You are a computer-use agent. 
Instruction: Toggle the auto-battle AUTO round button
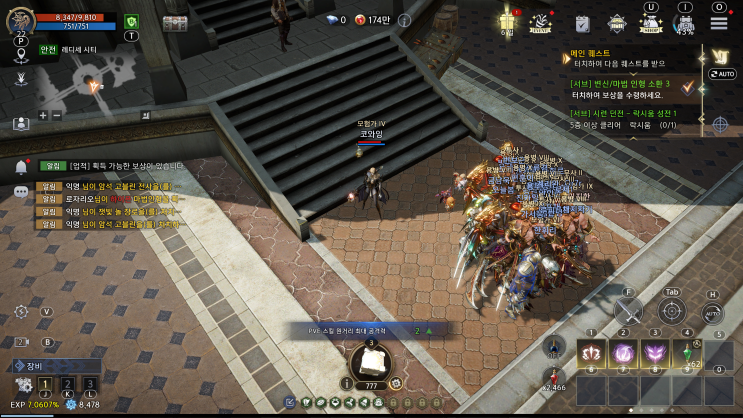(x=712, y=313)
